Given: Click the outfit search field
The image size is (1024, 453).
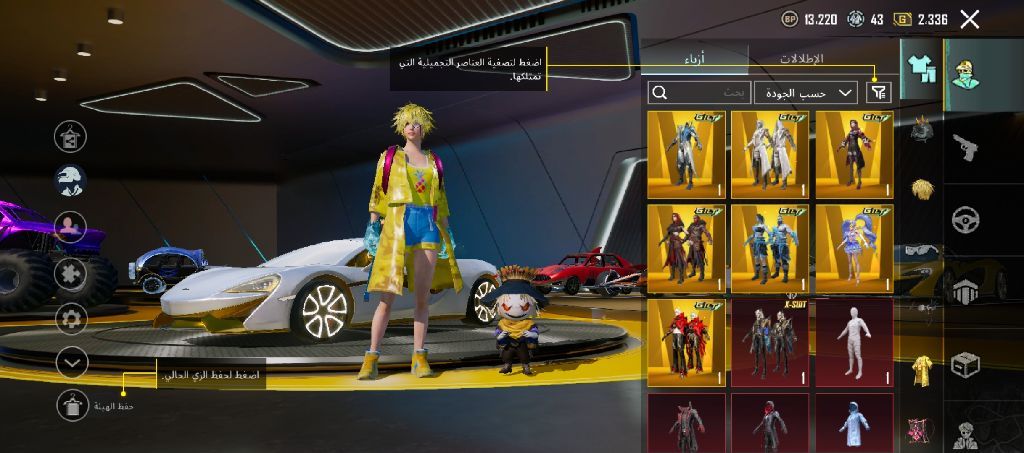Looking at the screenshot, I should [697, 93].
